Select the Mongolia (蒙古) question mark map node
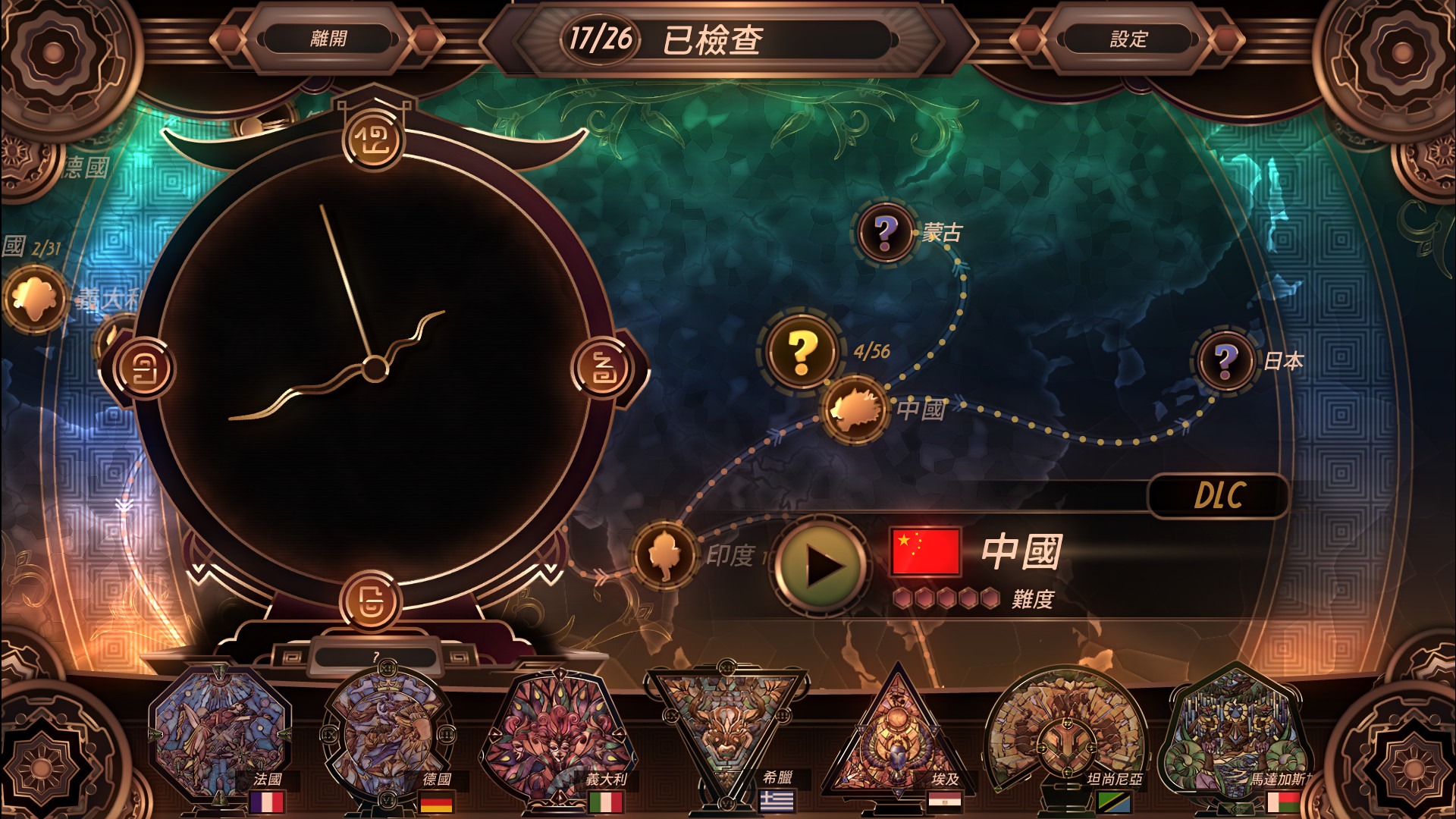Image resolution: width=1456 pixels, height=819 pixels. point(886,230)
